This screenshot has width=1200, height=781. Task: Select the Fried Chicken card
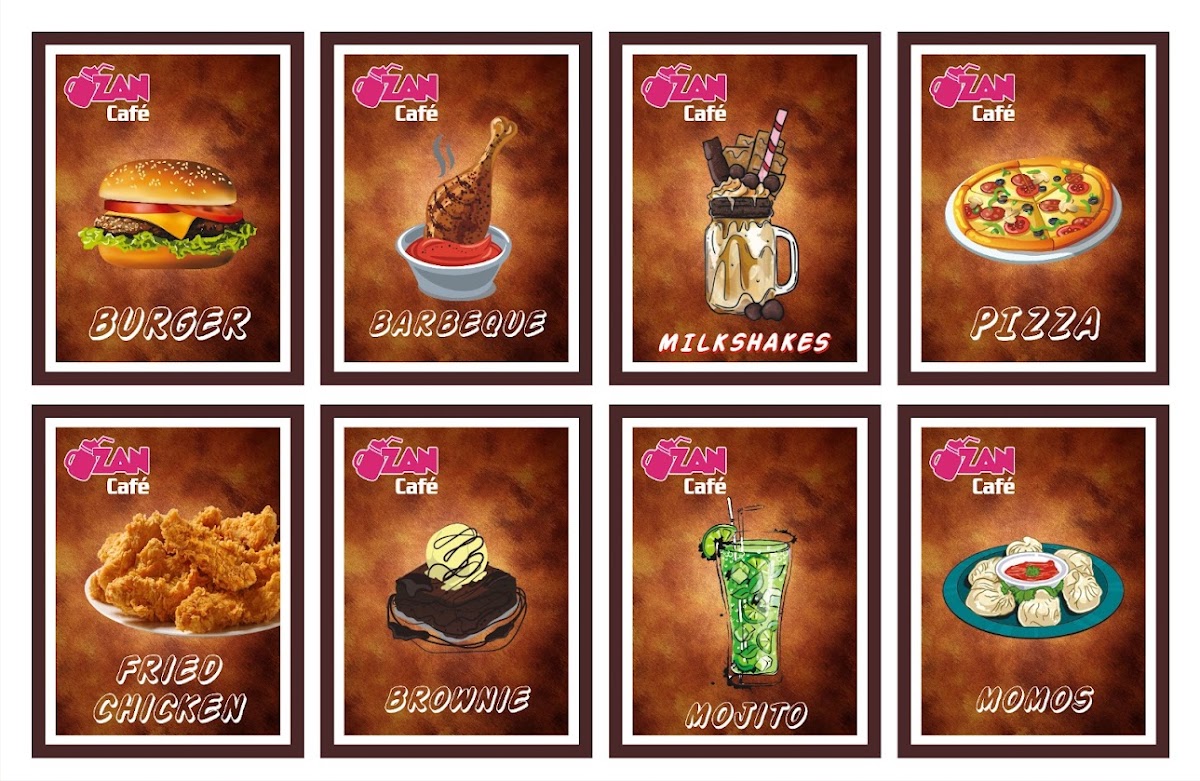(168, 581)
